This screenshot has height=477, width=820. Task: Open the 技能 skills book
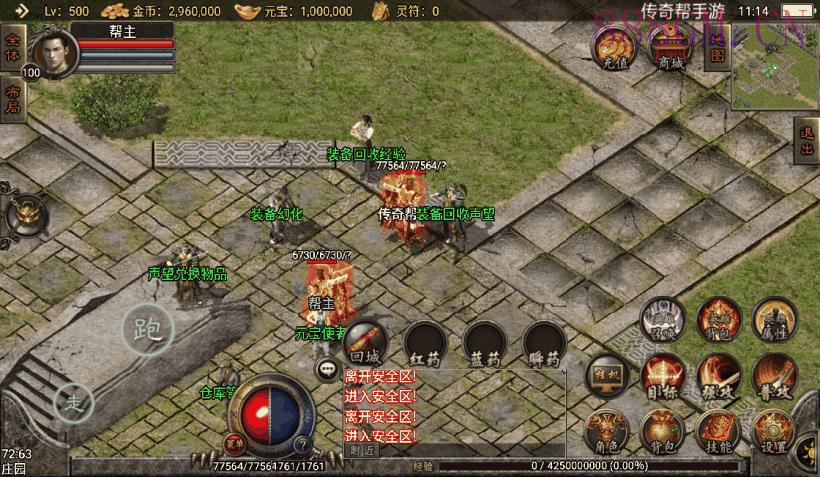[x=717, y=430]
